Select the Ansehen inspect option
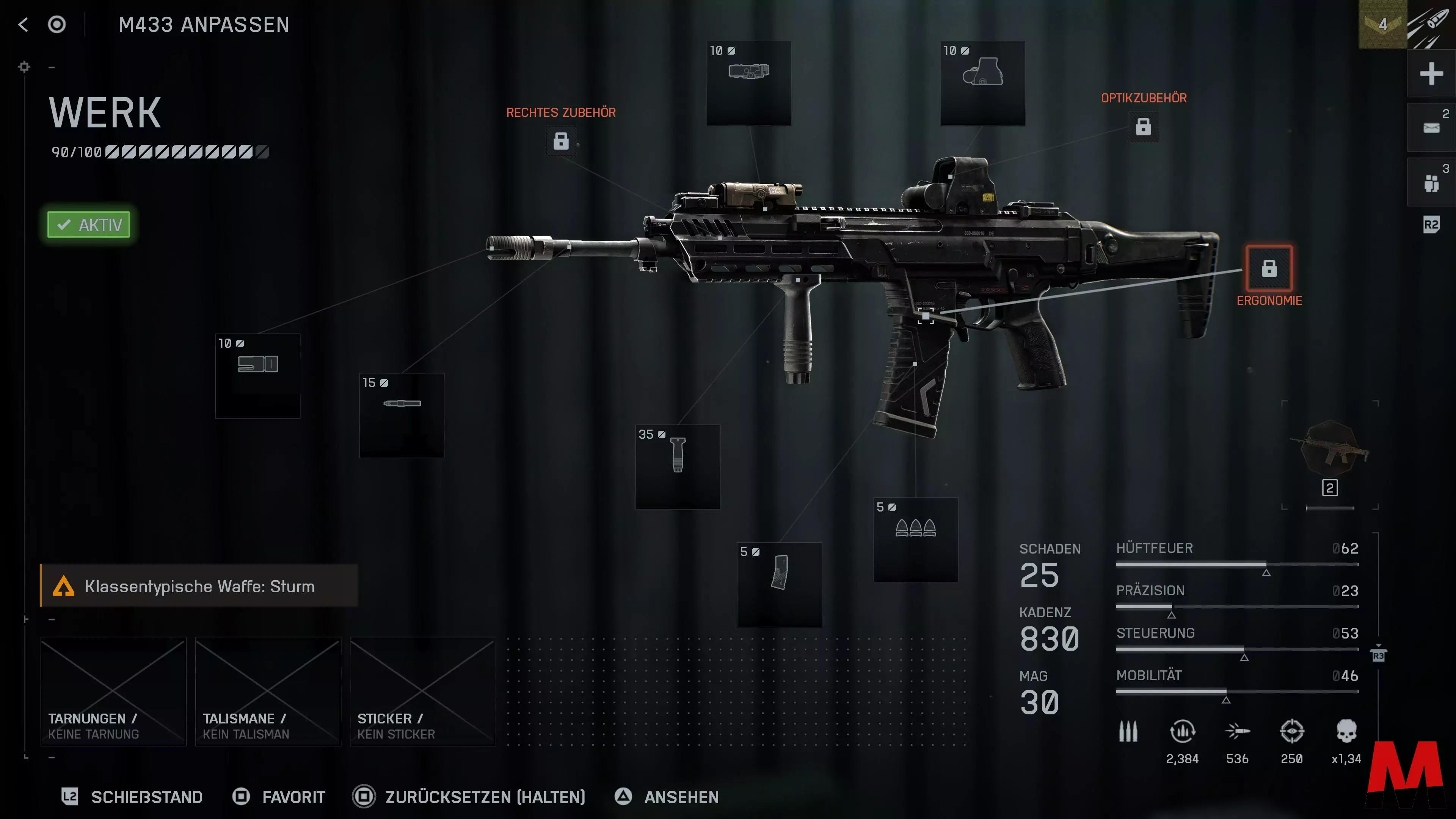This screenshot has width=1456, height=819. click(667, 797)
